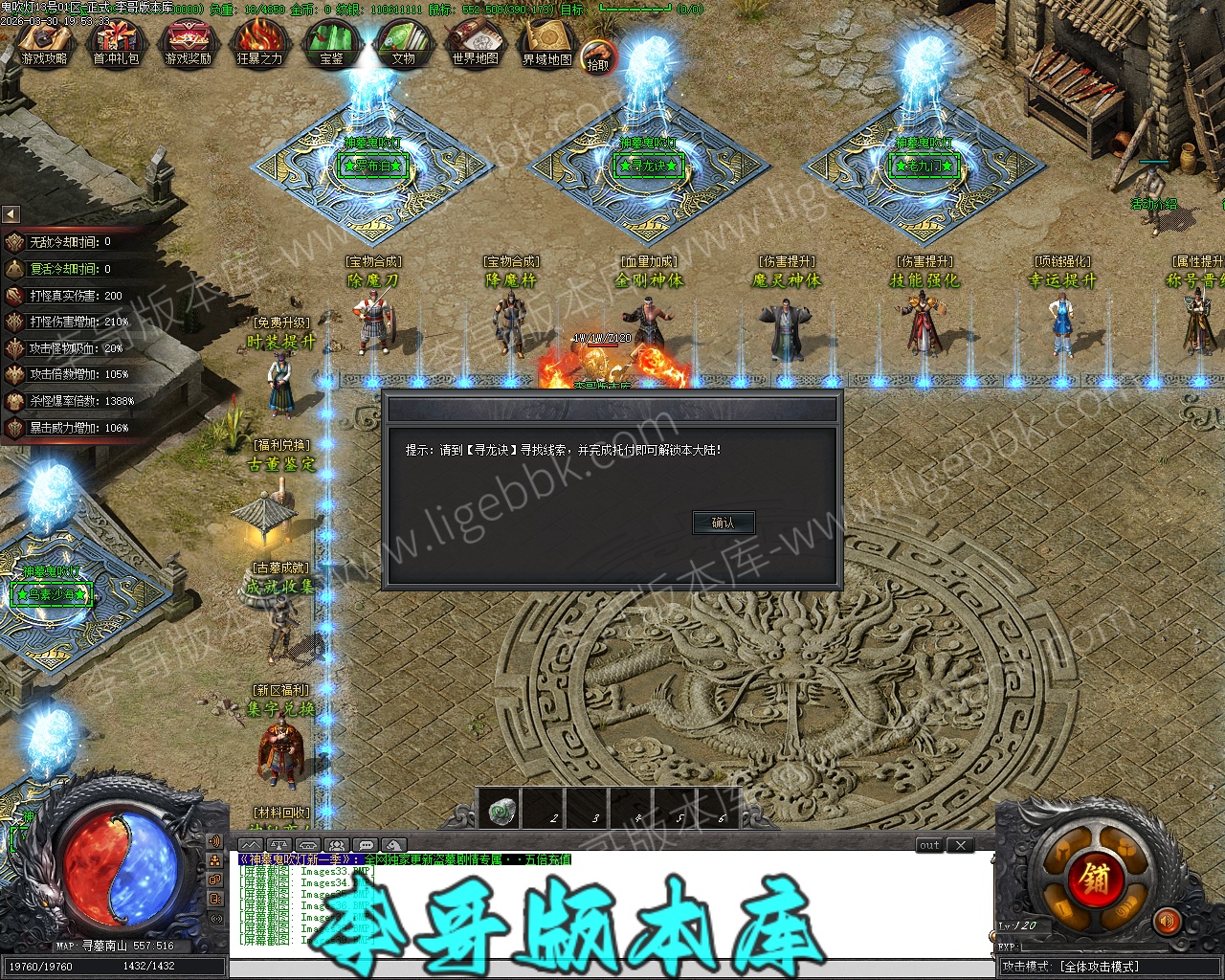
Task: Select the group members chat tab
Action: [x=336, y=845]
